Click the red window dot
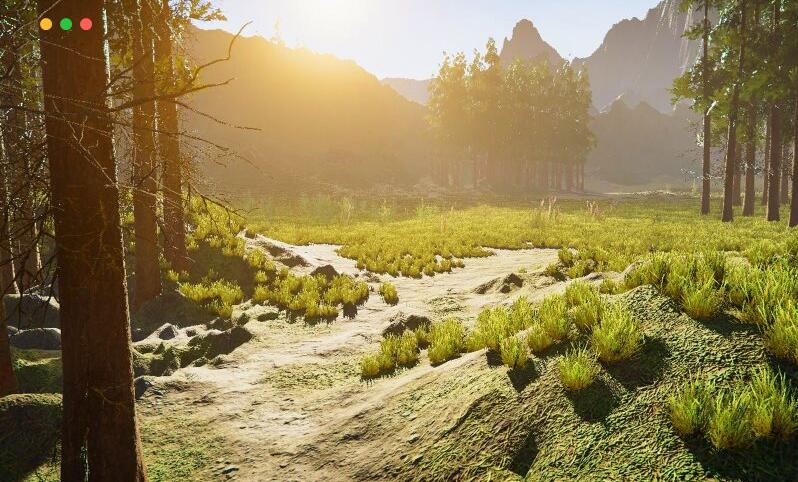The image size is (798, 482). (86, 24)
